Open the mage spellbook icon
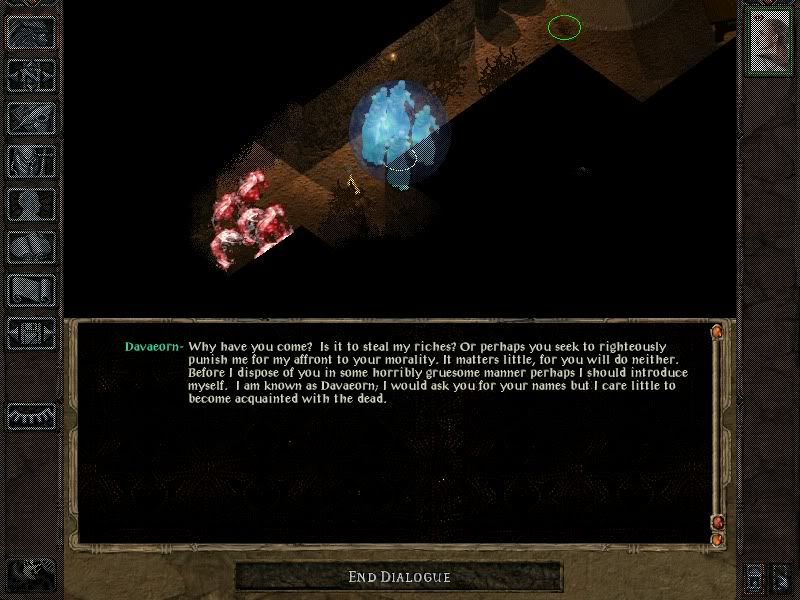800x600 pixels. (32, 247)
